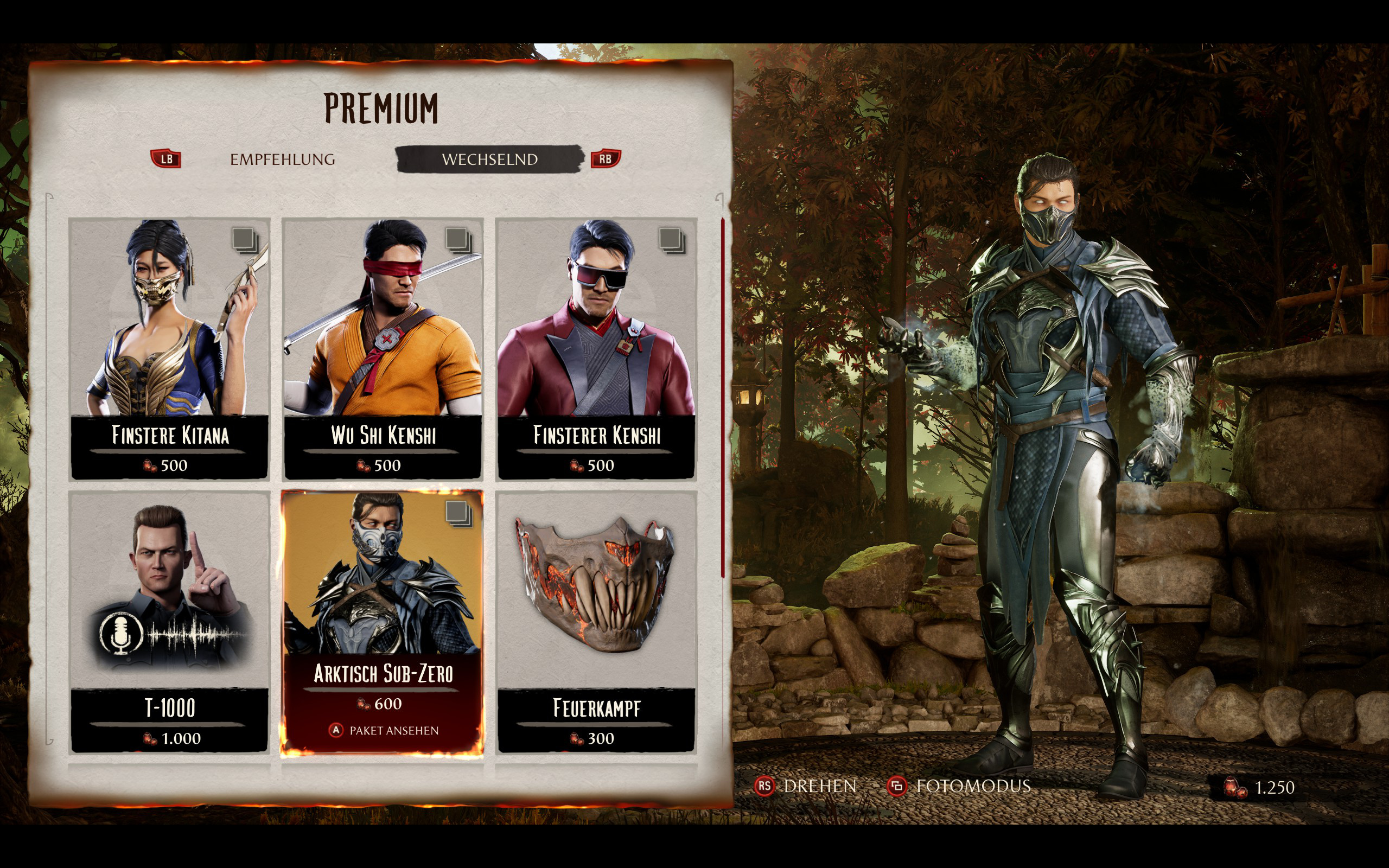Select the Finsterer Kenshi skin card
1389x868 pixels.
click(x=596, y=348)
